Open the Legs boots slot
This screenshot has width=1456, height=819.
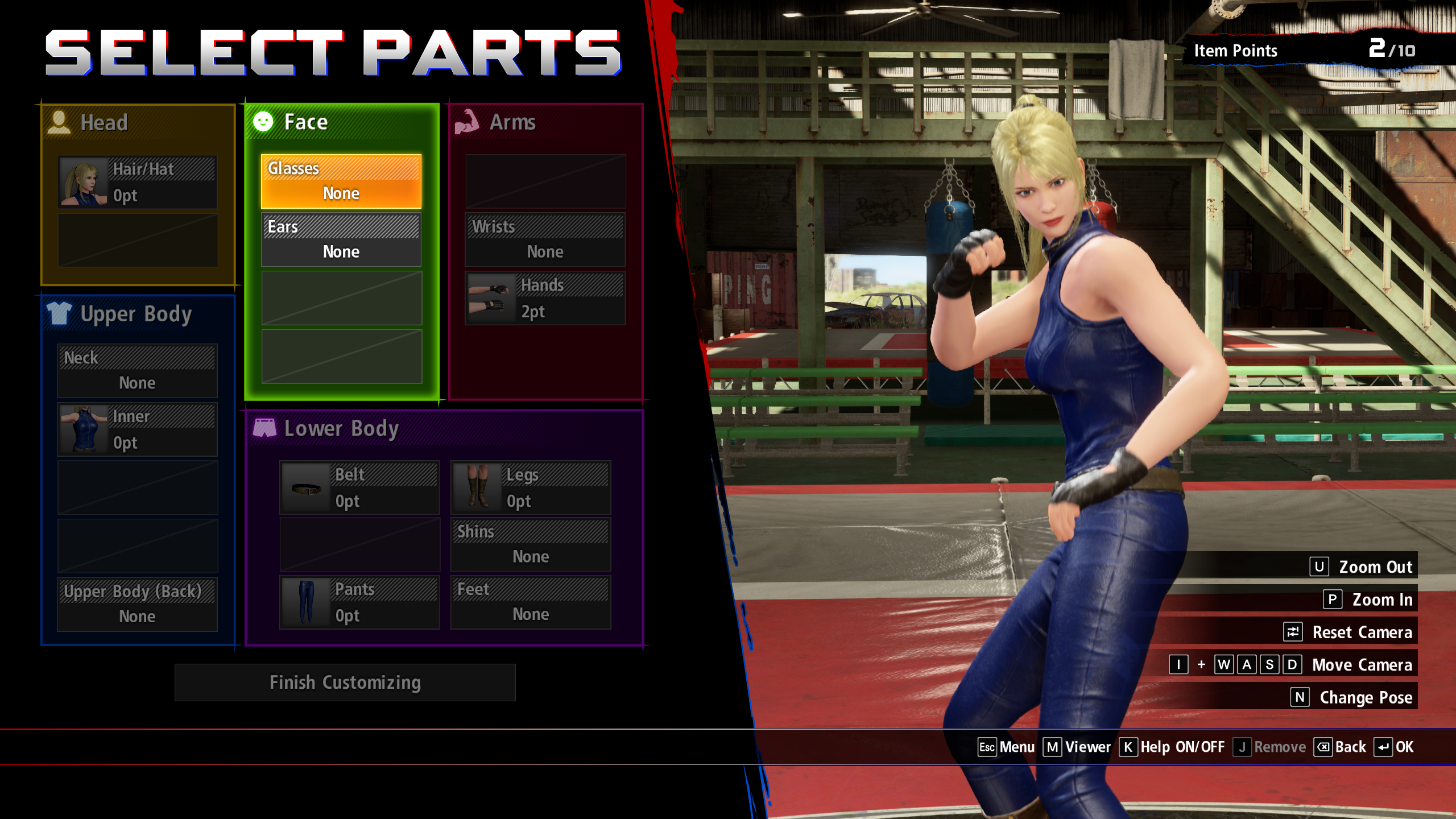[530, 488]
